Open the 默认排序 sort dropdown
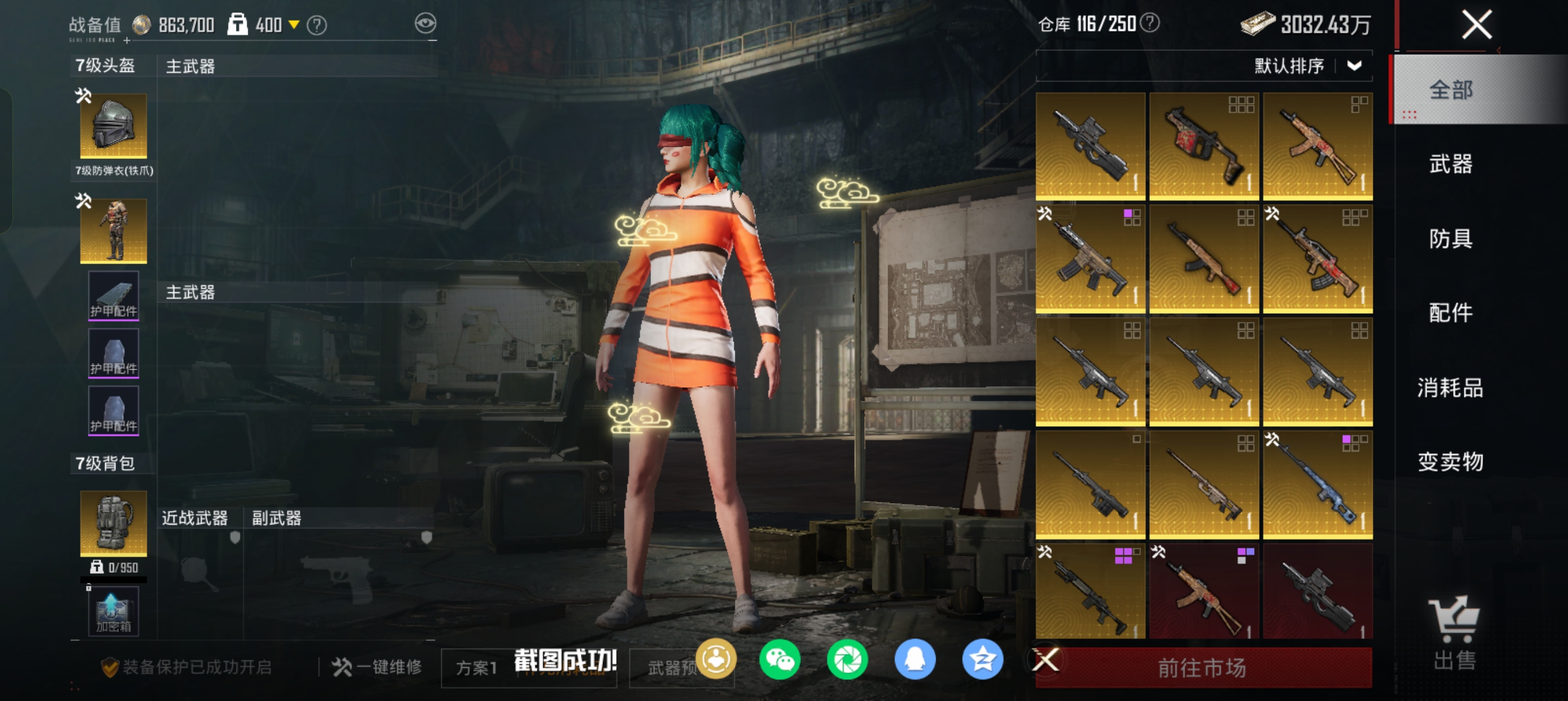The height and width of the screenshot is (701, 1568). point(1307,66)
